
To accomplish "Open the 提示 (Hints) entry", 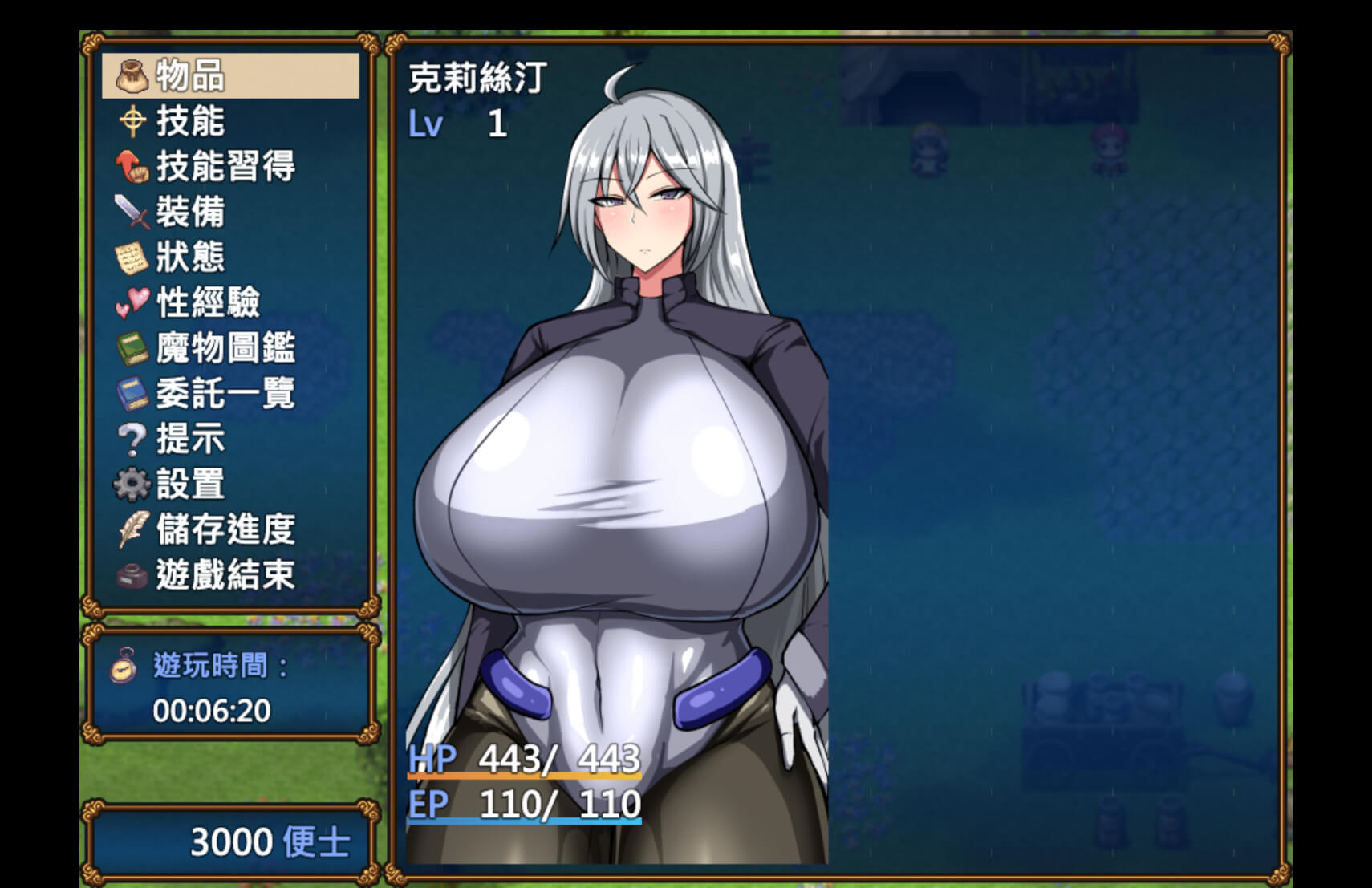I will click(230, 439).
